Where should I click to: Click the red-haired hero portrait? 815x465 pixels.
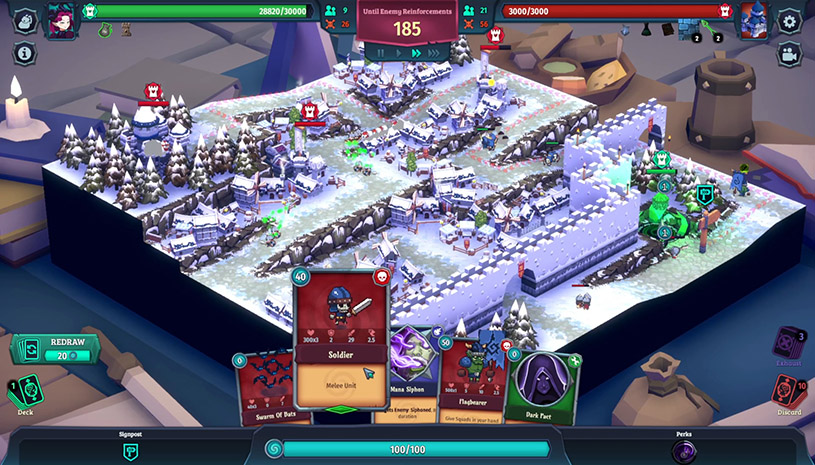point(60,20)
